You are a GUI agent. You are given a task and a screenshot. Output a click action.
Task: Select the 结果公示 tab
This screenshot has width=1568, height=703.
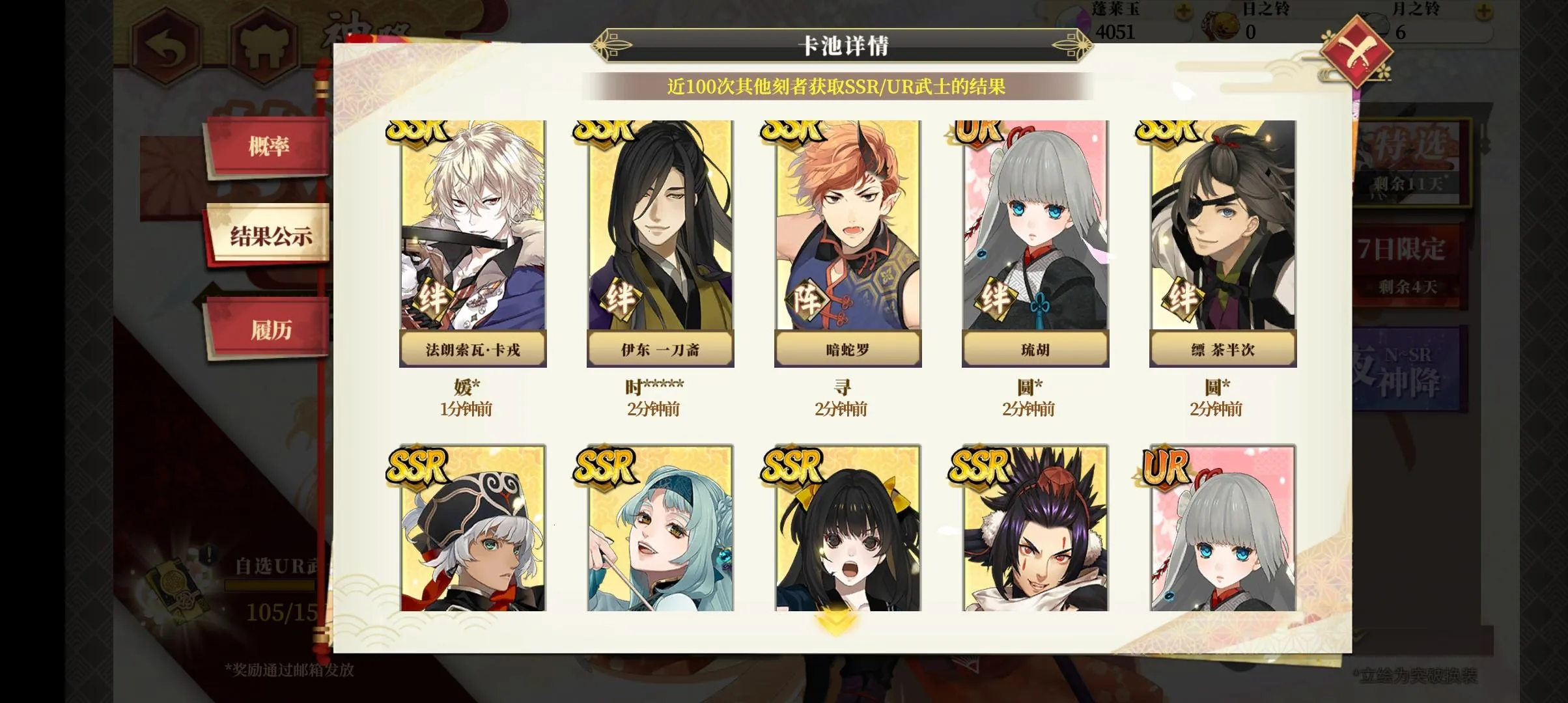pos(270,236)
